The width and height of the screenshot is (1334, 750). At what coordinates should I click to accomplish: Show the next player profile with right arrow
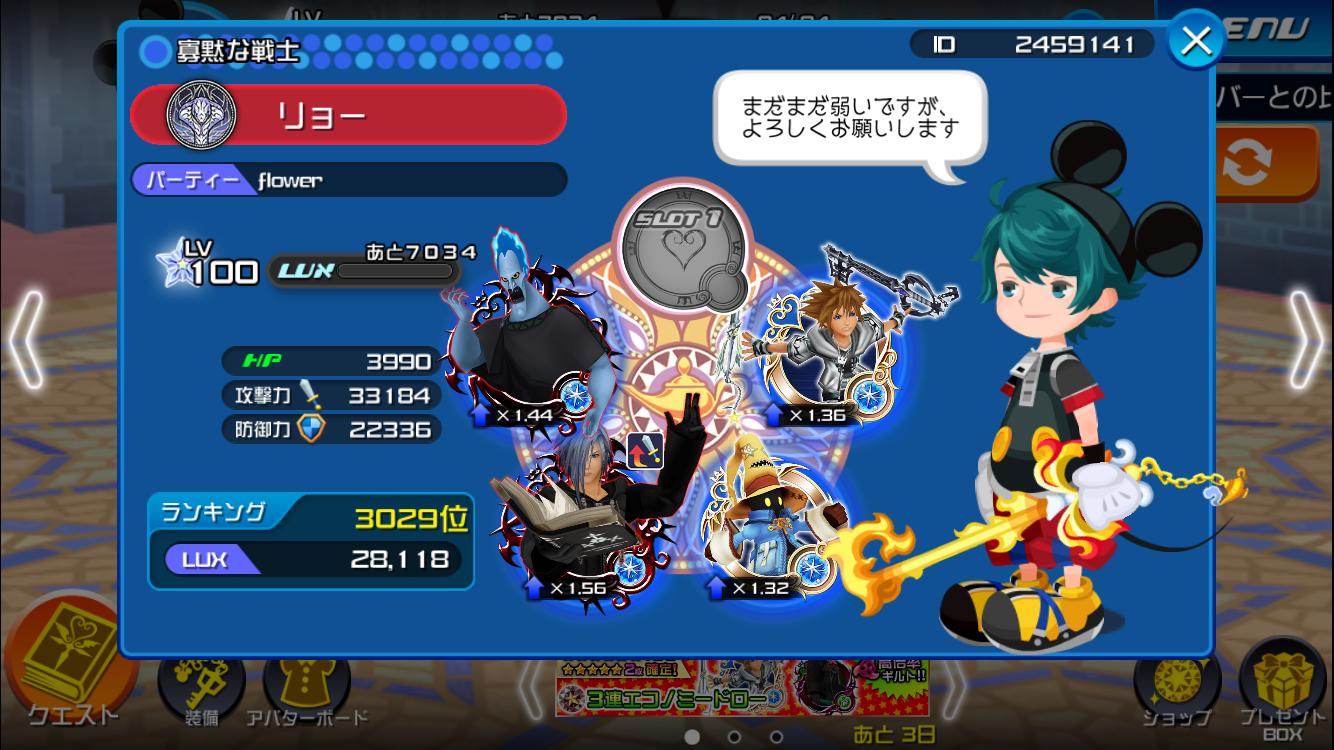click(1305, 340)
